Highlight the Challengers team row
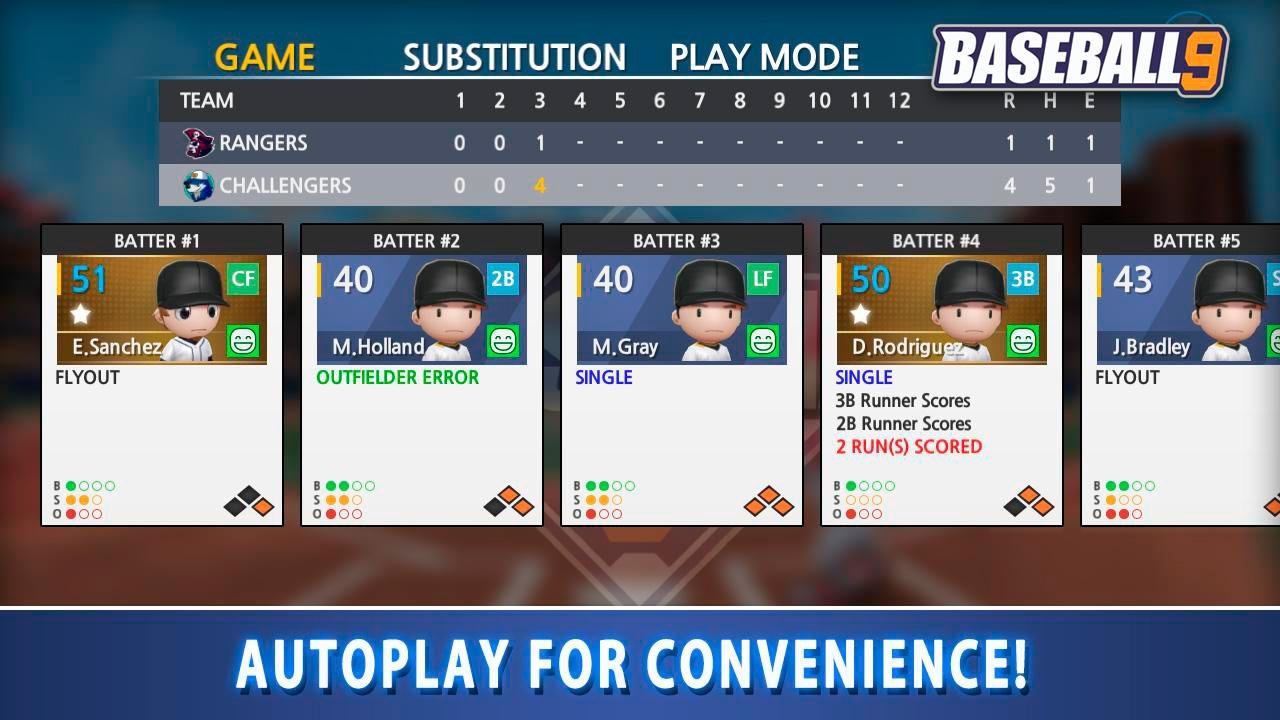Image resolution: width=1280 pixels, height=720 pixels. coord(639,185)
